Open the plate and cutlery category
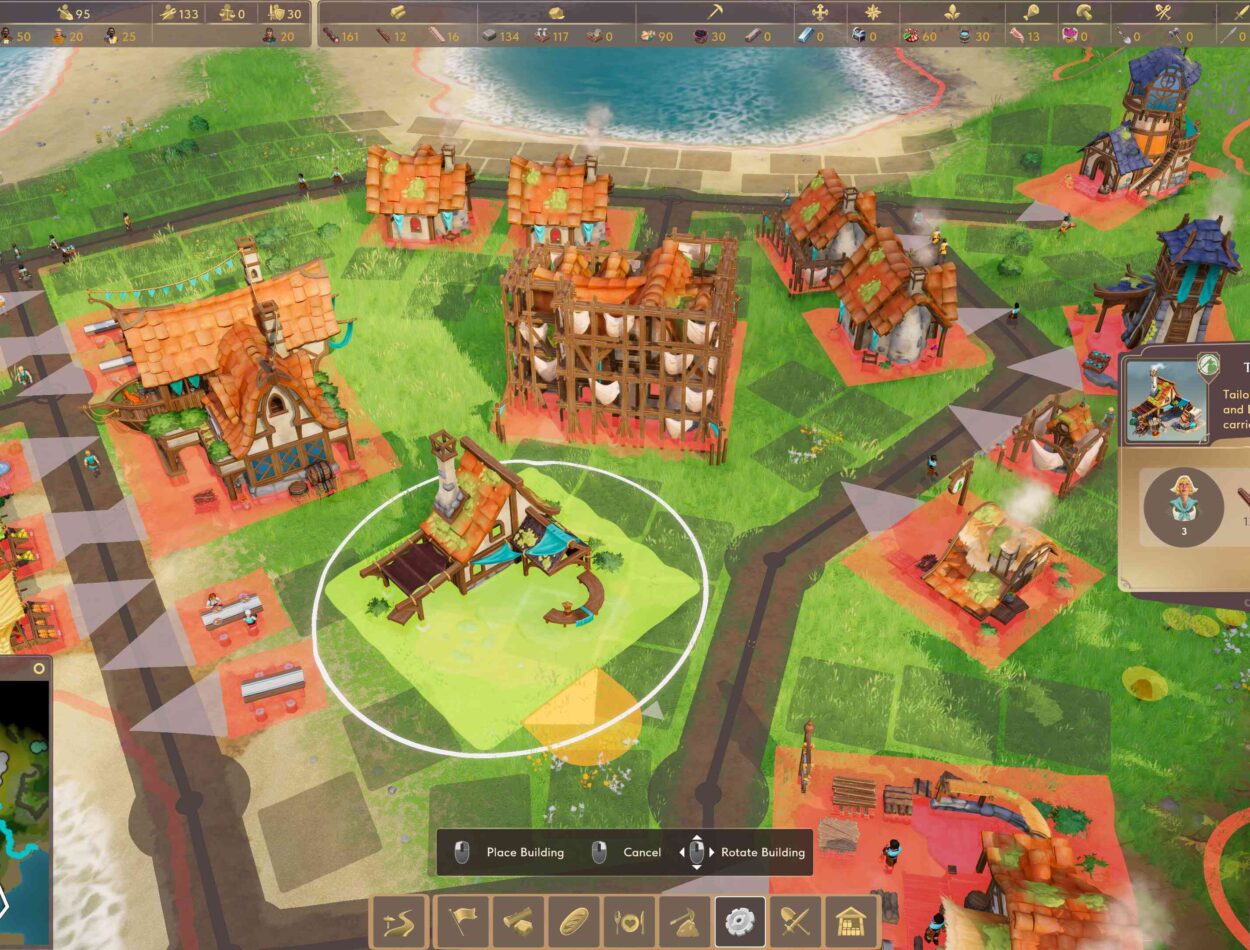This screenshot has width=1250, height=950. tap(629, 921)
